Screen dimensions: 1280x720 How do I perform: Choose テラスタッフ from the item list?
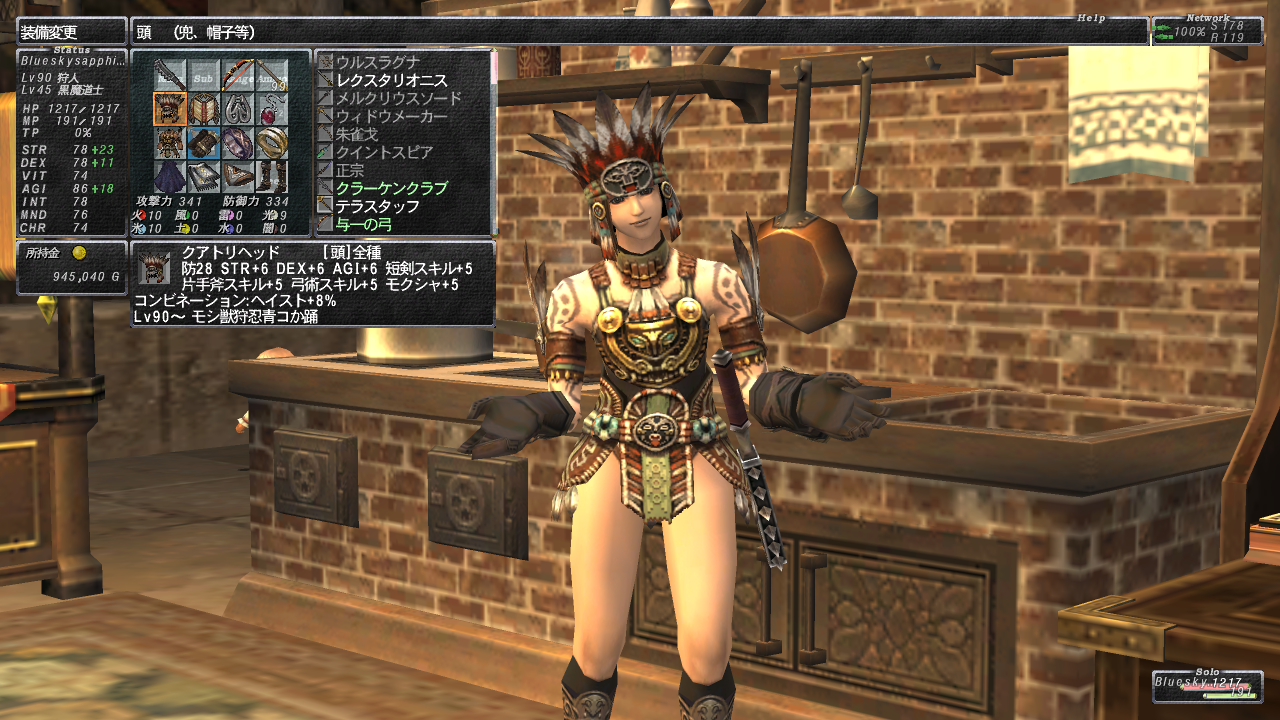click(x=377, y=206)
